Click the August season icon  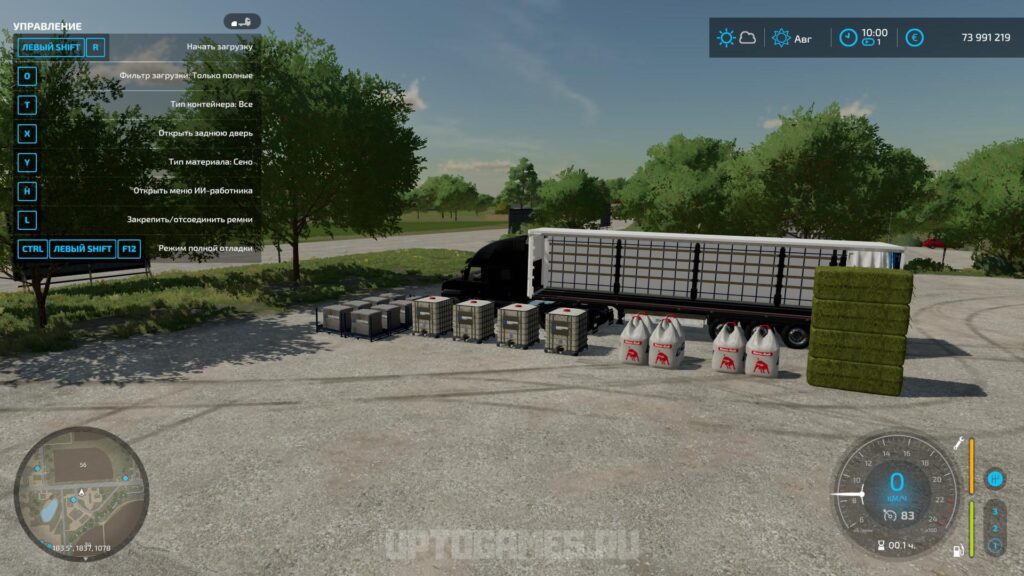tap(781, 38)
